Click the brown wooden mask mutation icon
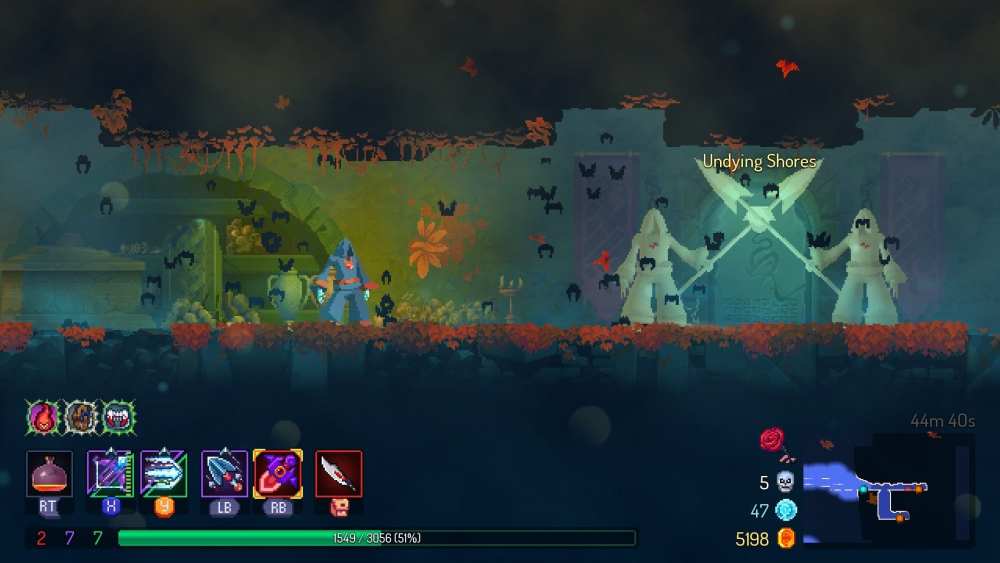The image size is (1000, 563). click(x=80, y=416)
